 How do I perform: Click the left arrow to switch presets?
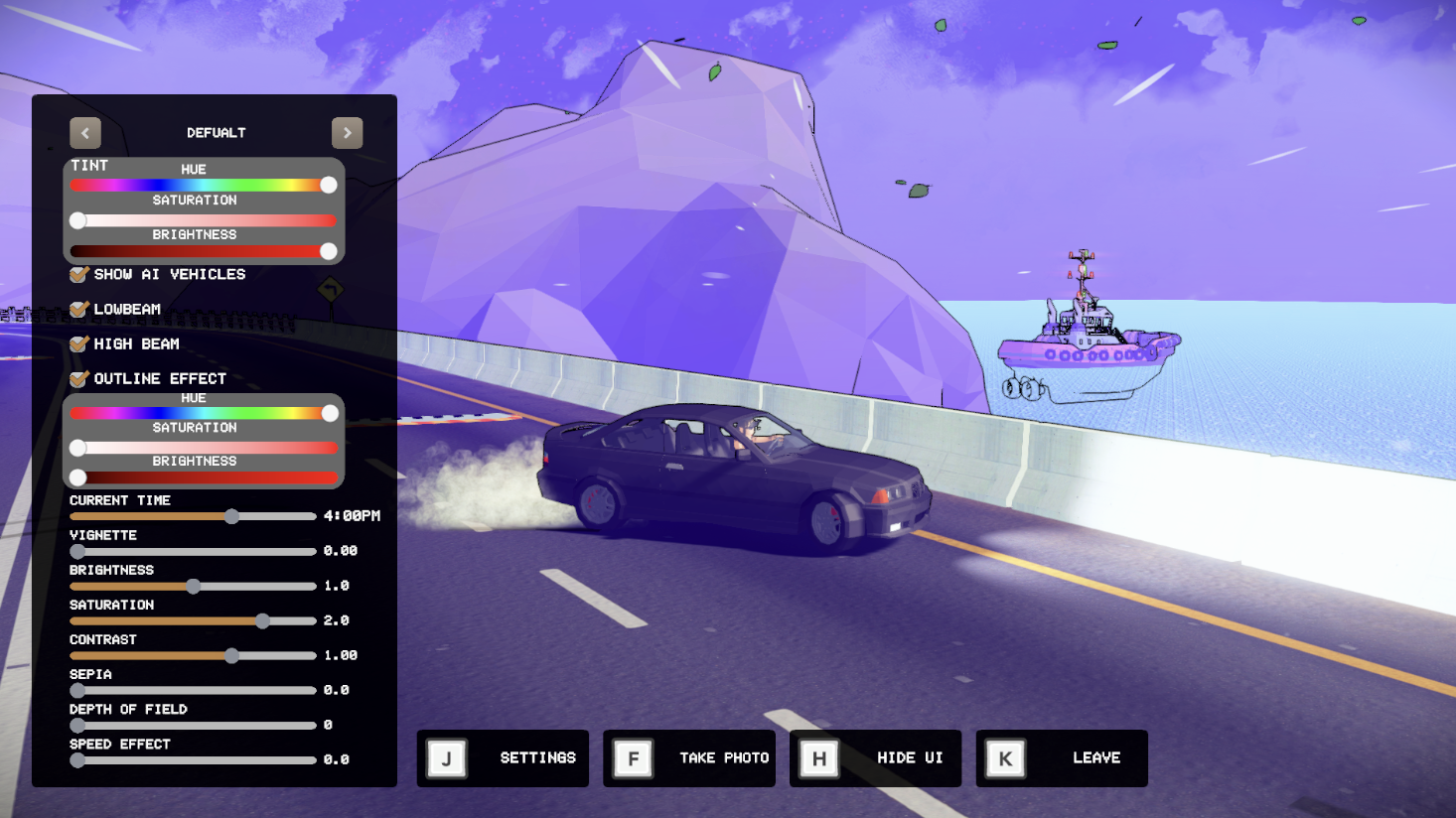pyautogui.click(x=84, y=132)
